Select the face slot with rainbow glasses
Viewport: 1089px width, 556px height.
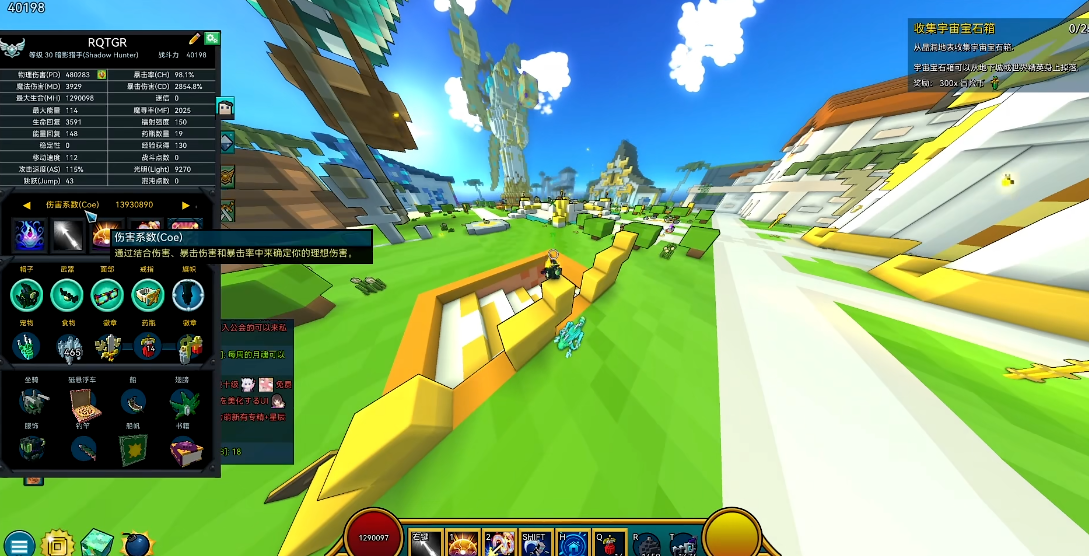tap(106, 294)
